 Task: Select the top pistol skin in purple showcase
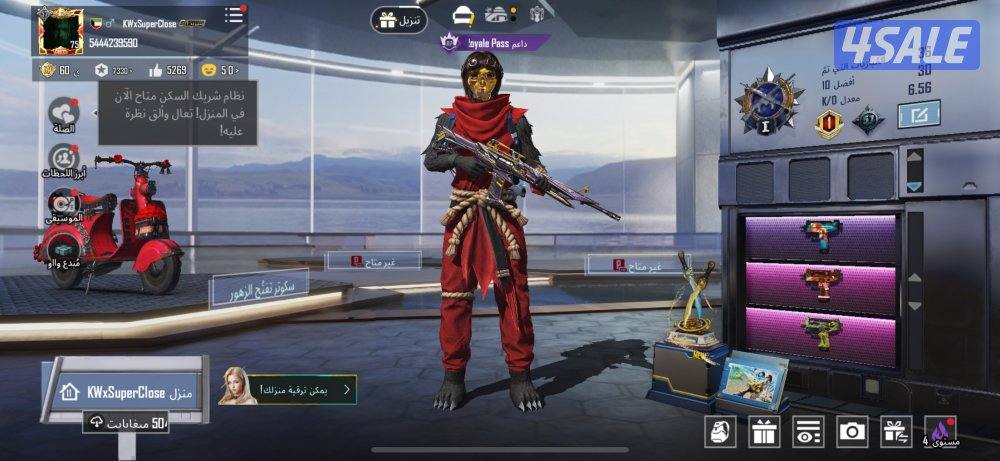pyautogui.click(x=821, y=238)
